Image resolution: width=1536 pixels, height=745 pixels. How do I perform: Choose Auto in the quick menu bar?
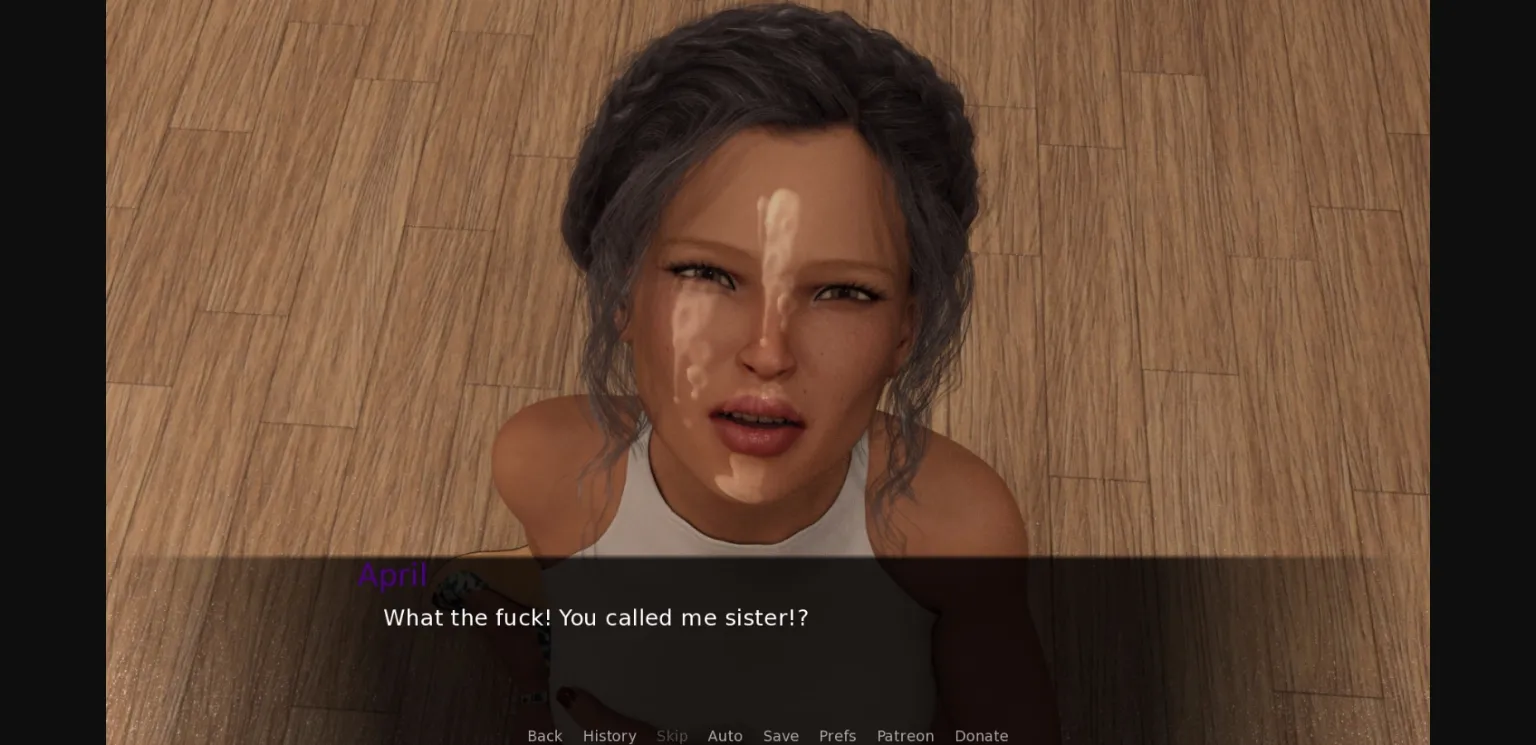[725, 736]
